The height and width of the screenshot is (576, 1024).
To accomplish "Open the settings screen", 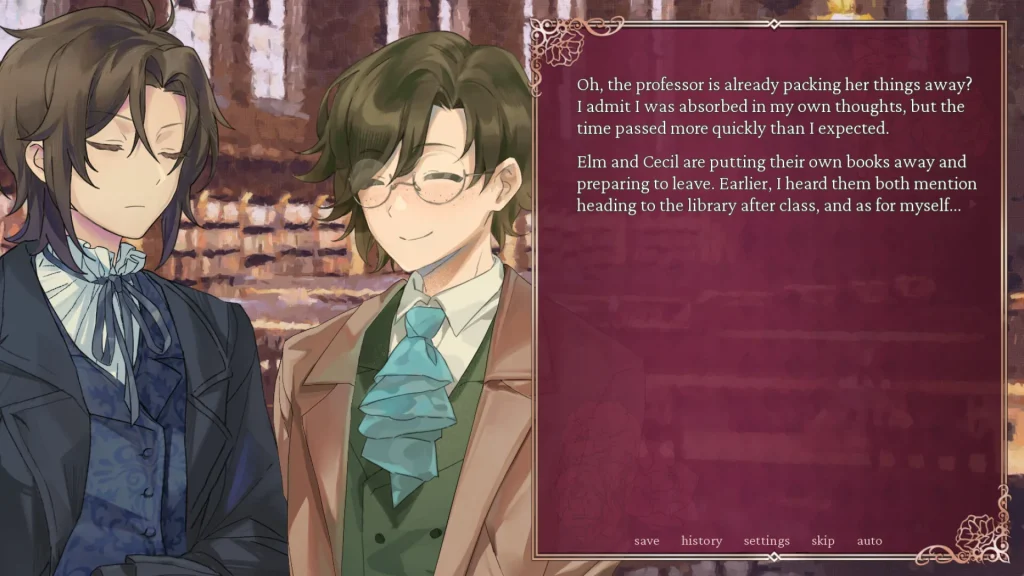I will pos(766,541).
